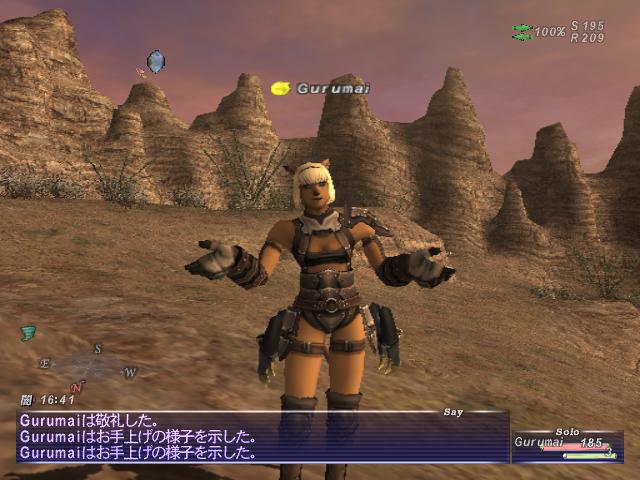Image resolution: width=640 pixels, height=480 pixels.
Task: Select the Gurumai name tag above the character
Action: click(x=319, y=89)
